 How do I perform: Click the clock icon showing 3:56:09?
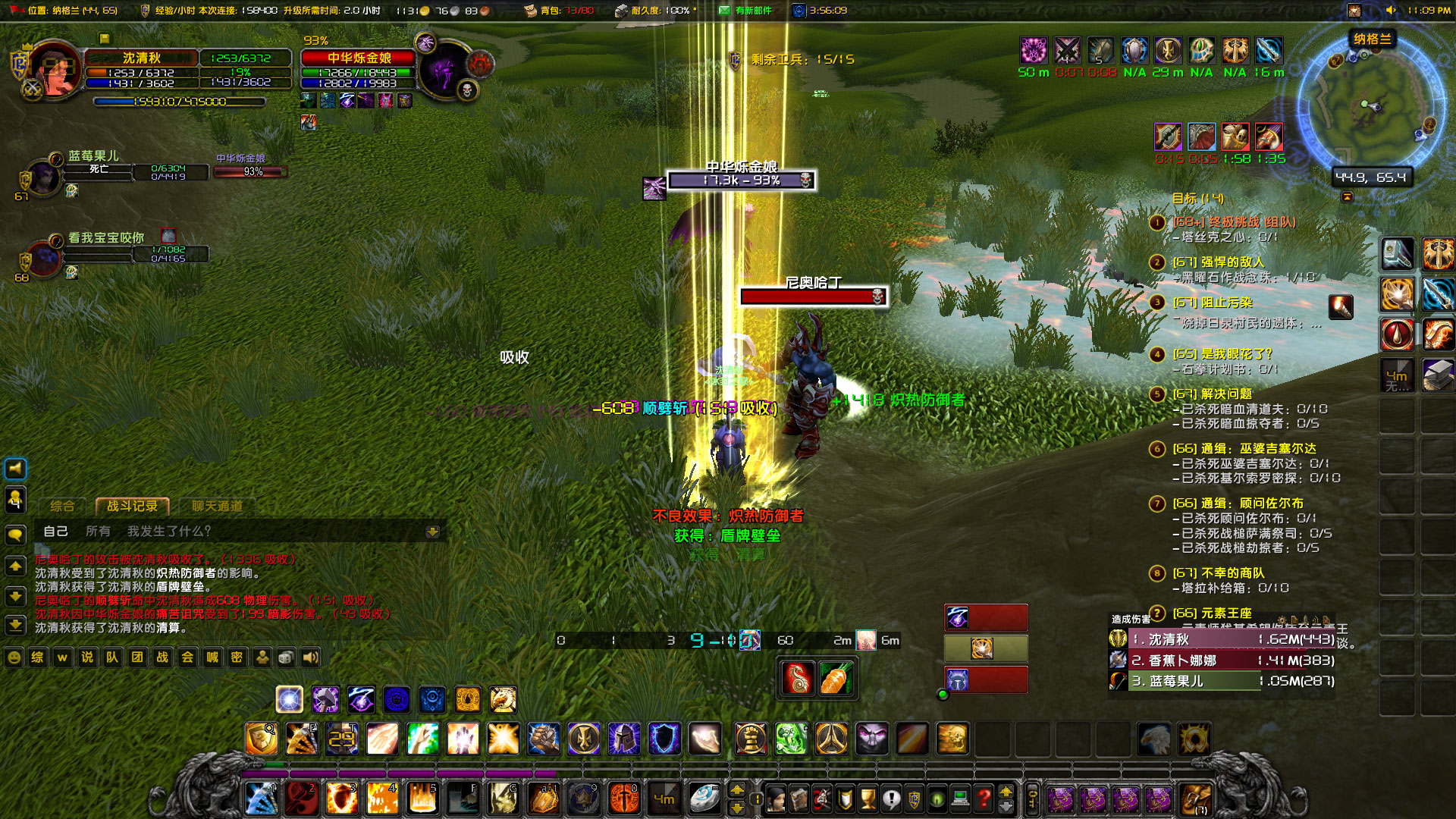[x=799, y=11]
